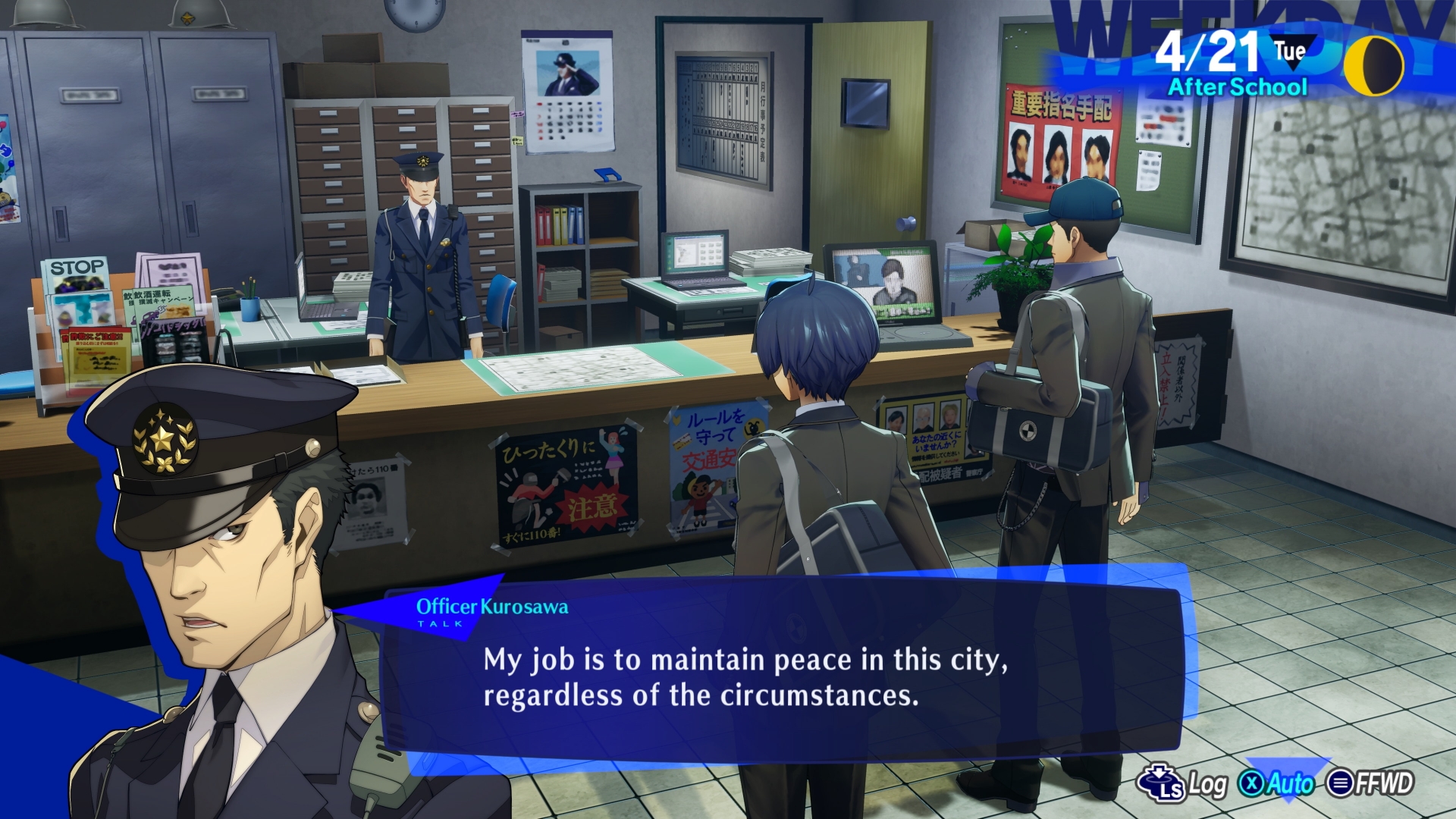1456x819 pixels.
Task: Activate FFWD to fast-forward dialogue
Action: point(1370,783)
